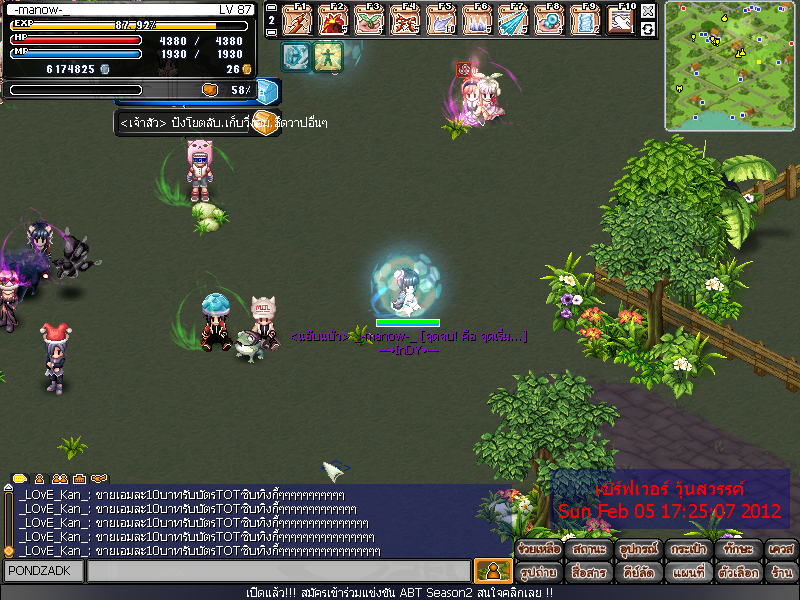Open the สื่อสาร (Communication) menu

point(588,573)
